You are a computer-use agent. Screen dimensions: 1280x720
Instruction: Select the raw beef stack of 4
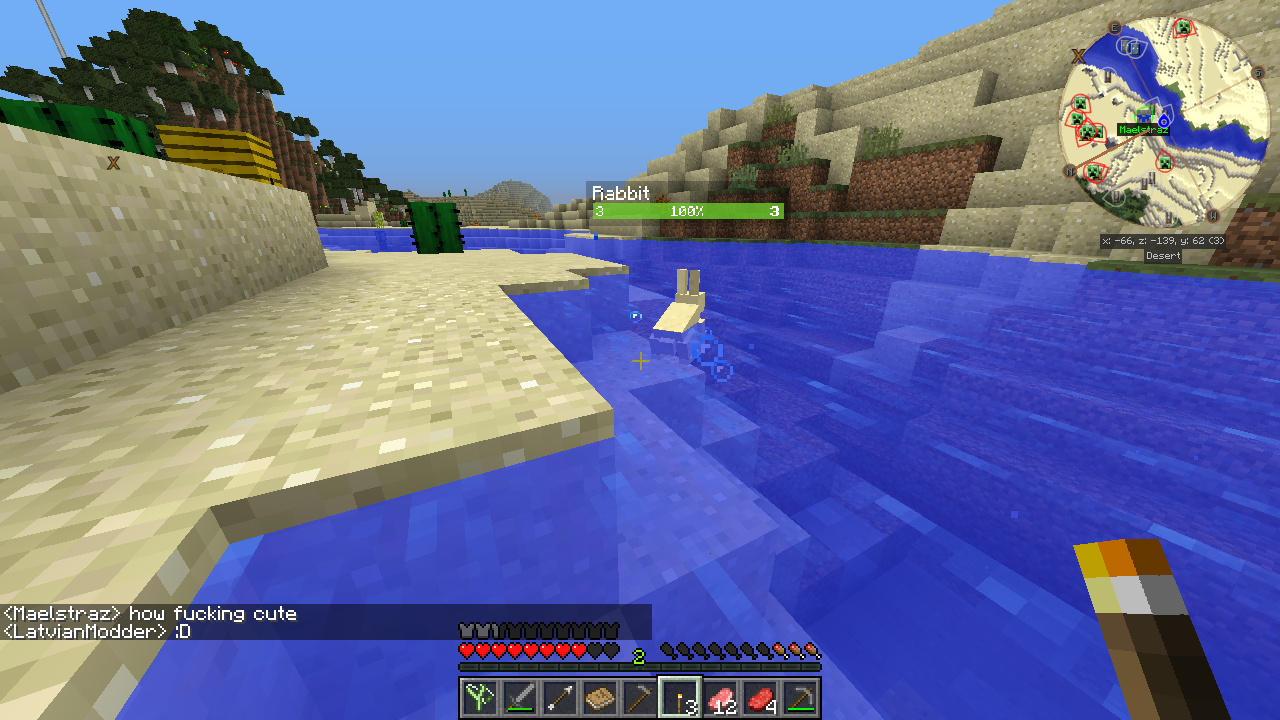(760, 697)
